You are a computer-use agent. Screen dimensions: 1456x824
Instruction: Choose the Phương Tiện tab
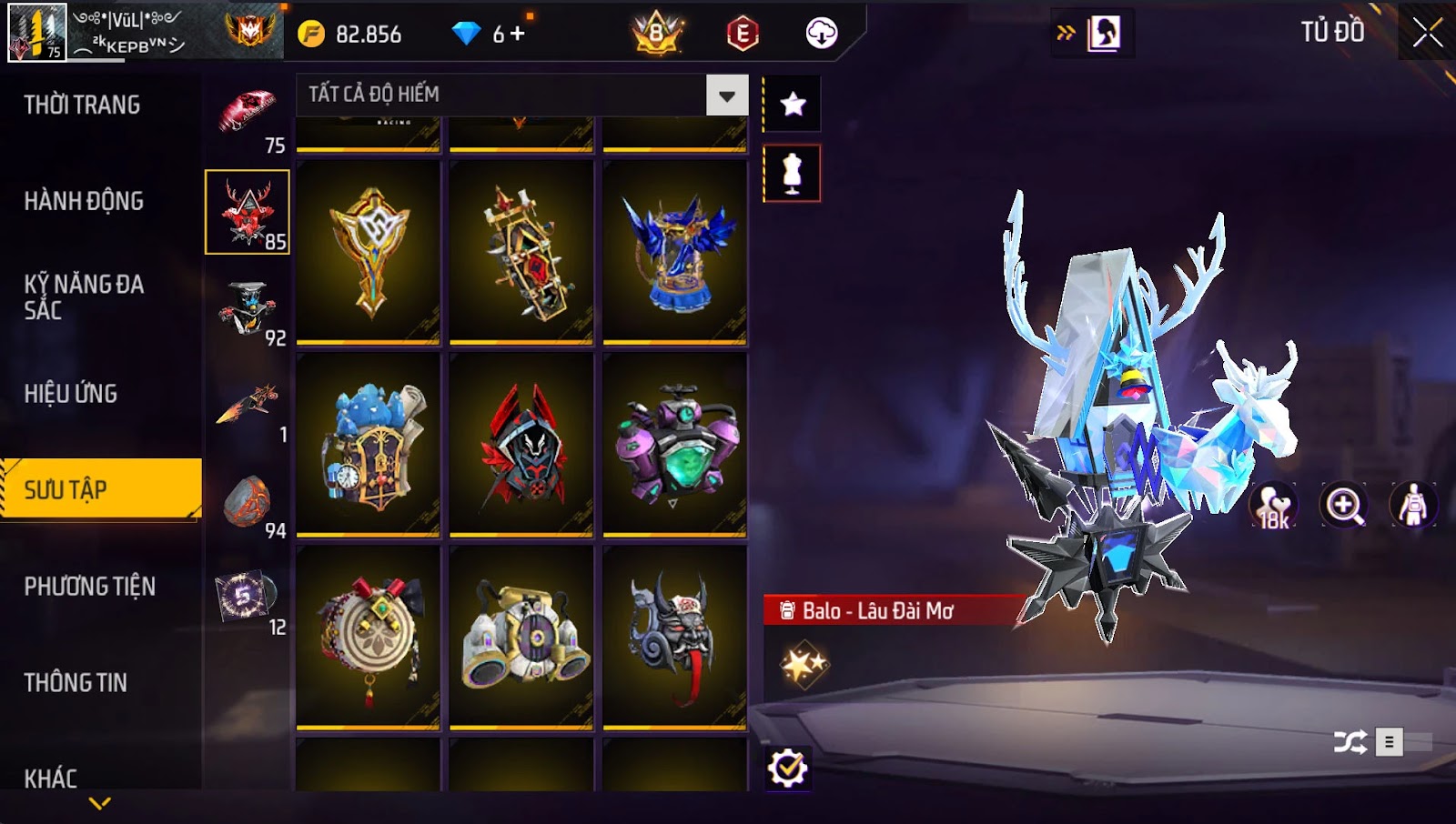click(x=89, y=587)
